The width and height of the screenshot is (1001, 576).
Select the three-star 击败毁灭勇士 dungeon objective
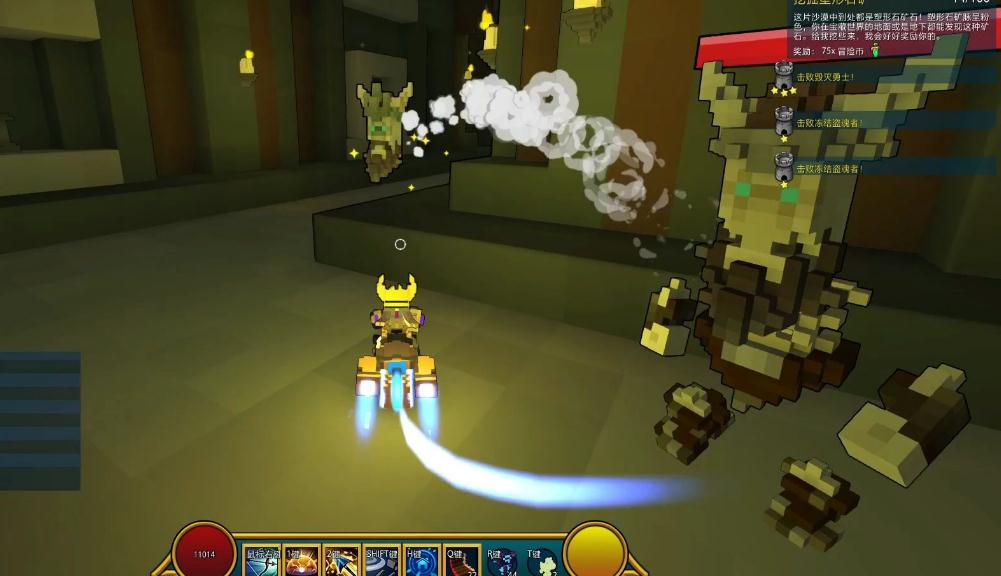(824, 77)
